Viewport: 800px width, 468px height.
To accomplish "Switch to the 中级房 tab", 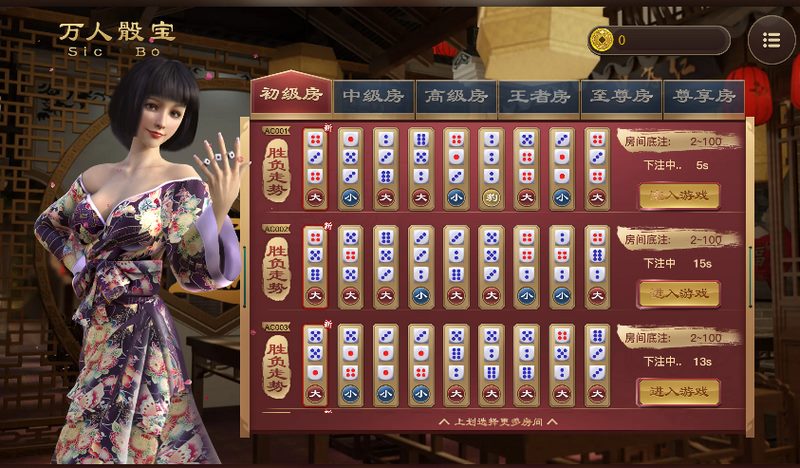I will click(373, 96).
